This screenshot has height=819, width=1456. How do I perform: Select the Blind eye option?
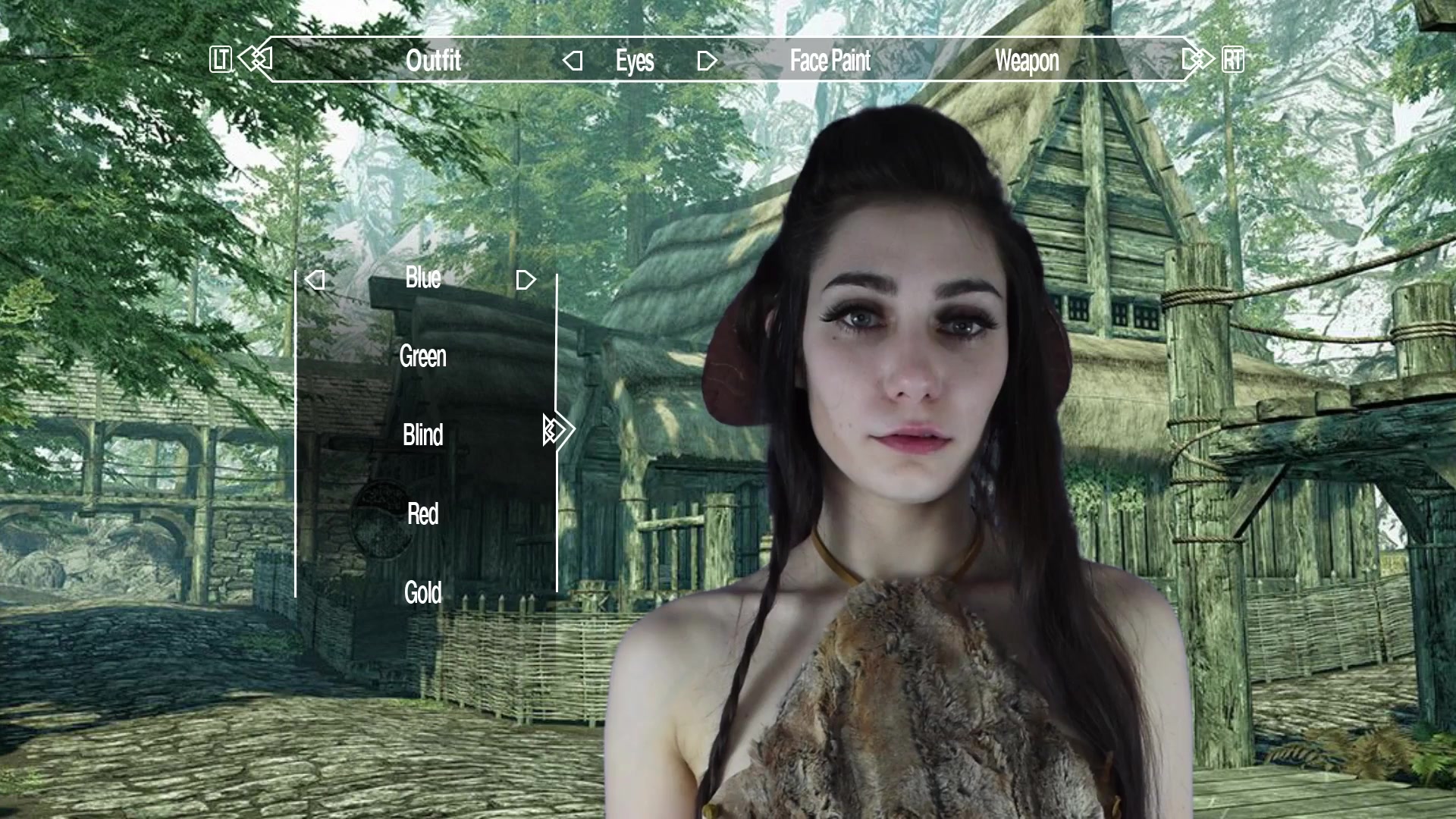pos(422,435)
